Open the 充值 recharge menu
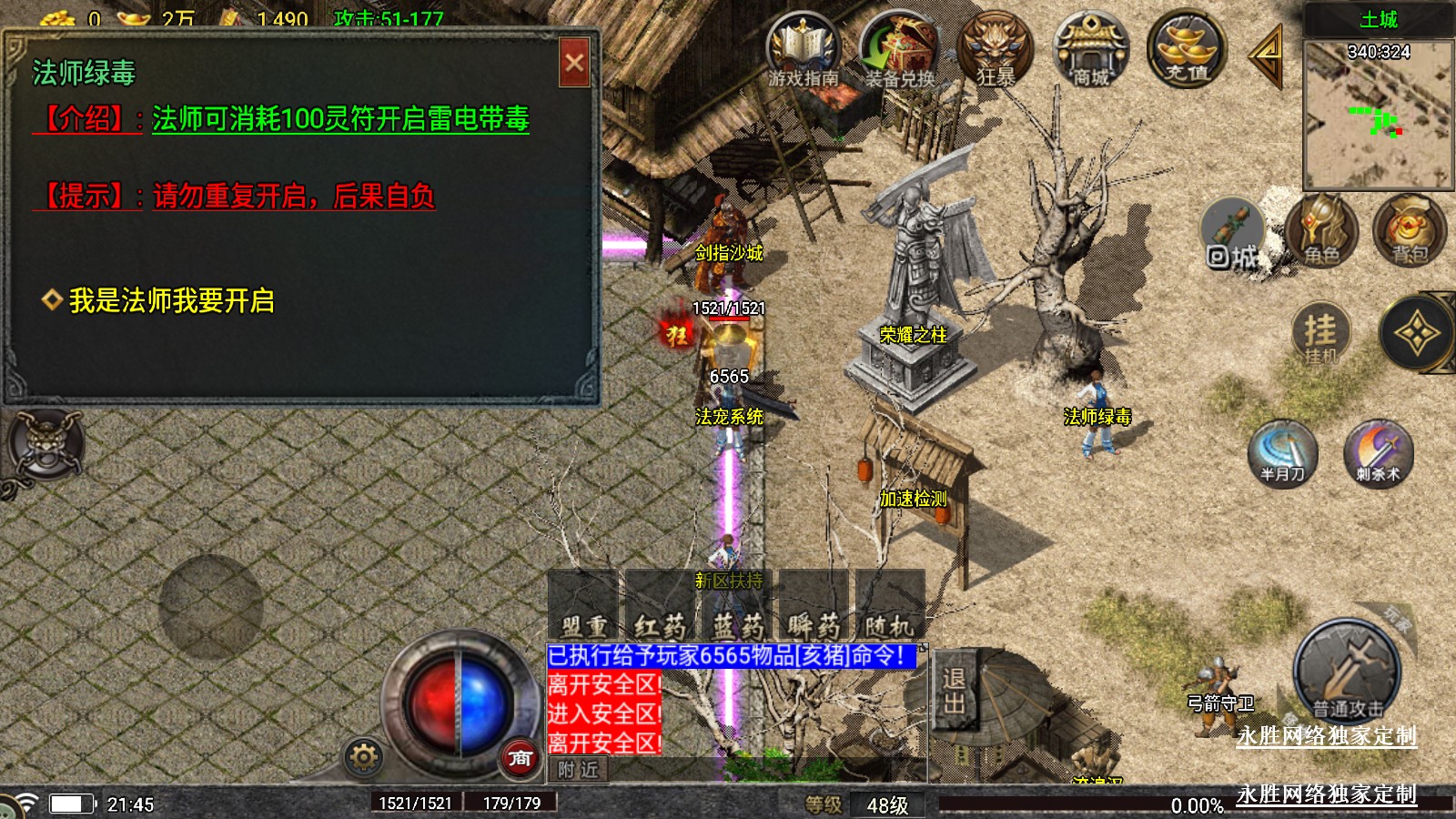 pyautogui.click(x=1187, y=50)
